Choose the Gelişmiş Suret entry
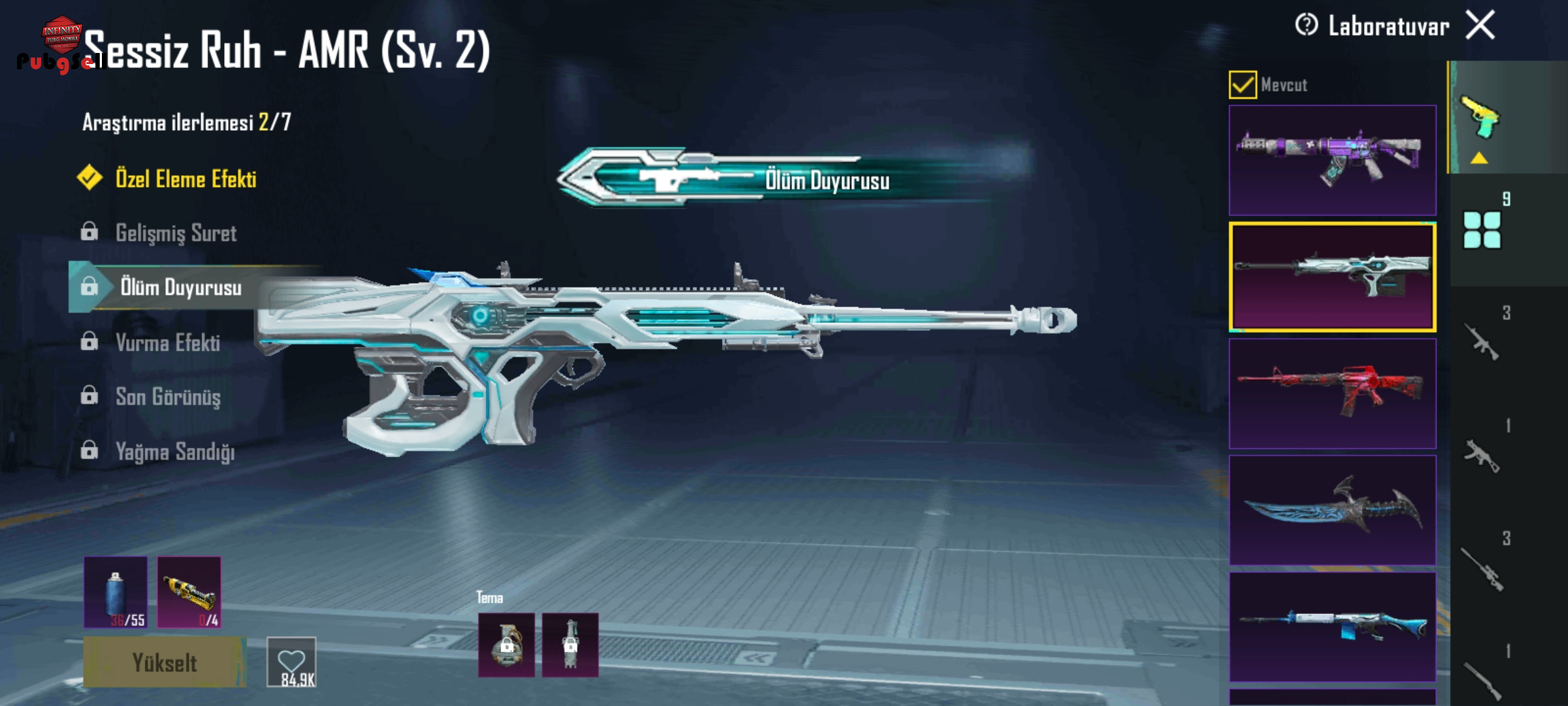 [175, 233]
